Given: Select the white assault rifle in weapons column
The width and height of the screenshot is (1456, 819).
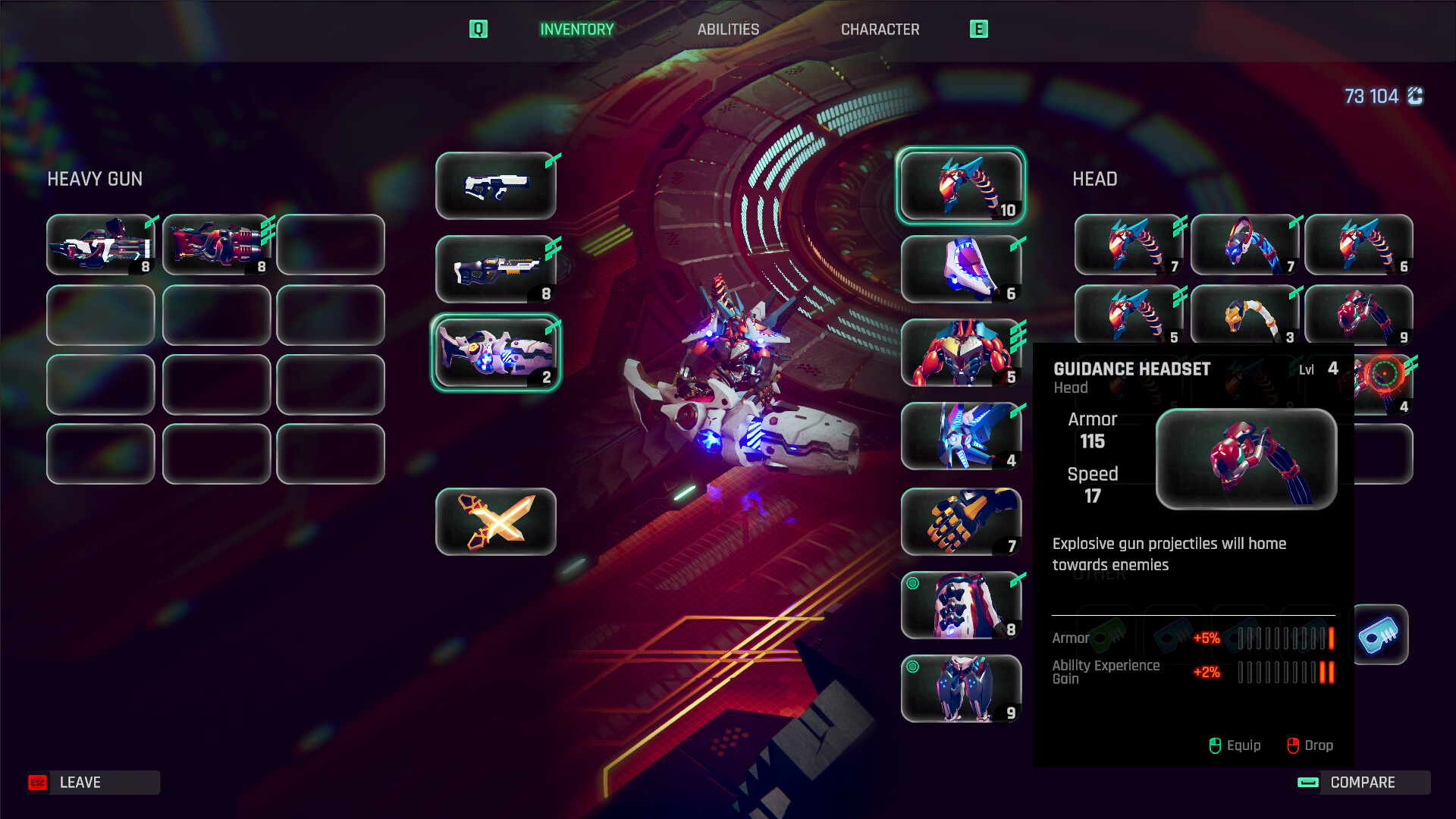Looking at the screenshot, I should pyautogui.click(x=496, y=184).
